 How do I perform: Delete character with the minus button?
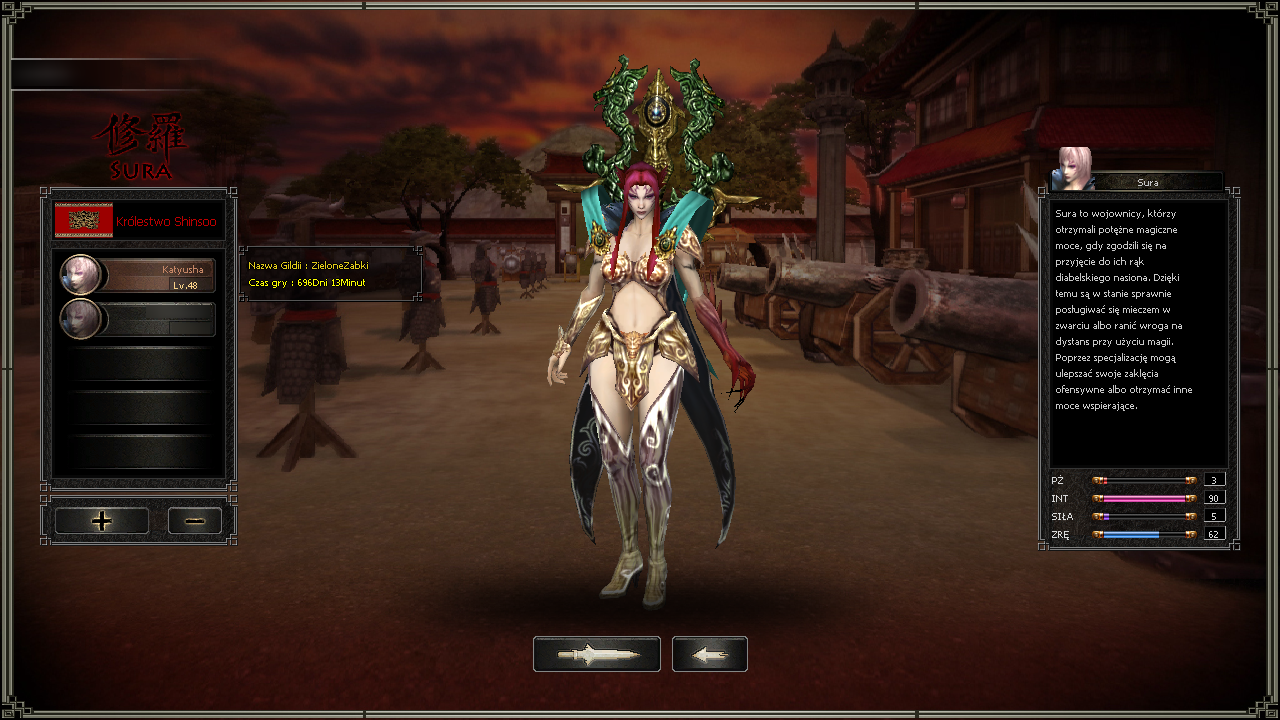(194, 521)
